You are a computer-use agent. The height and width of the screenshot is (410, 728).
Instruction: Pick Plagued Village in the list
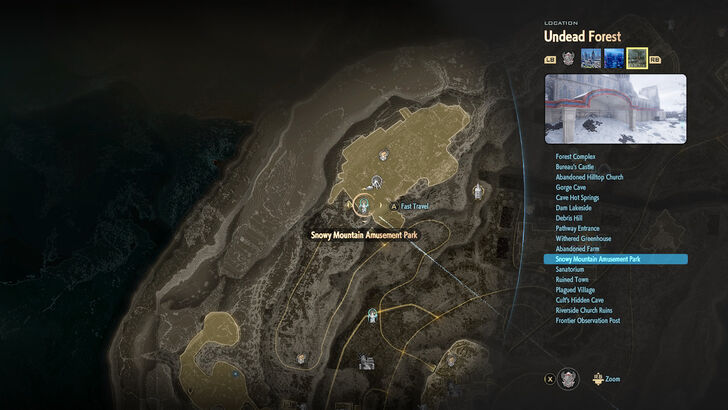pos(575,290)
